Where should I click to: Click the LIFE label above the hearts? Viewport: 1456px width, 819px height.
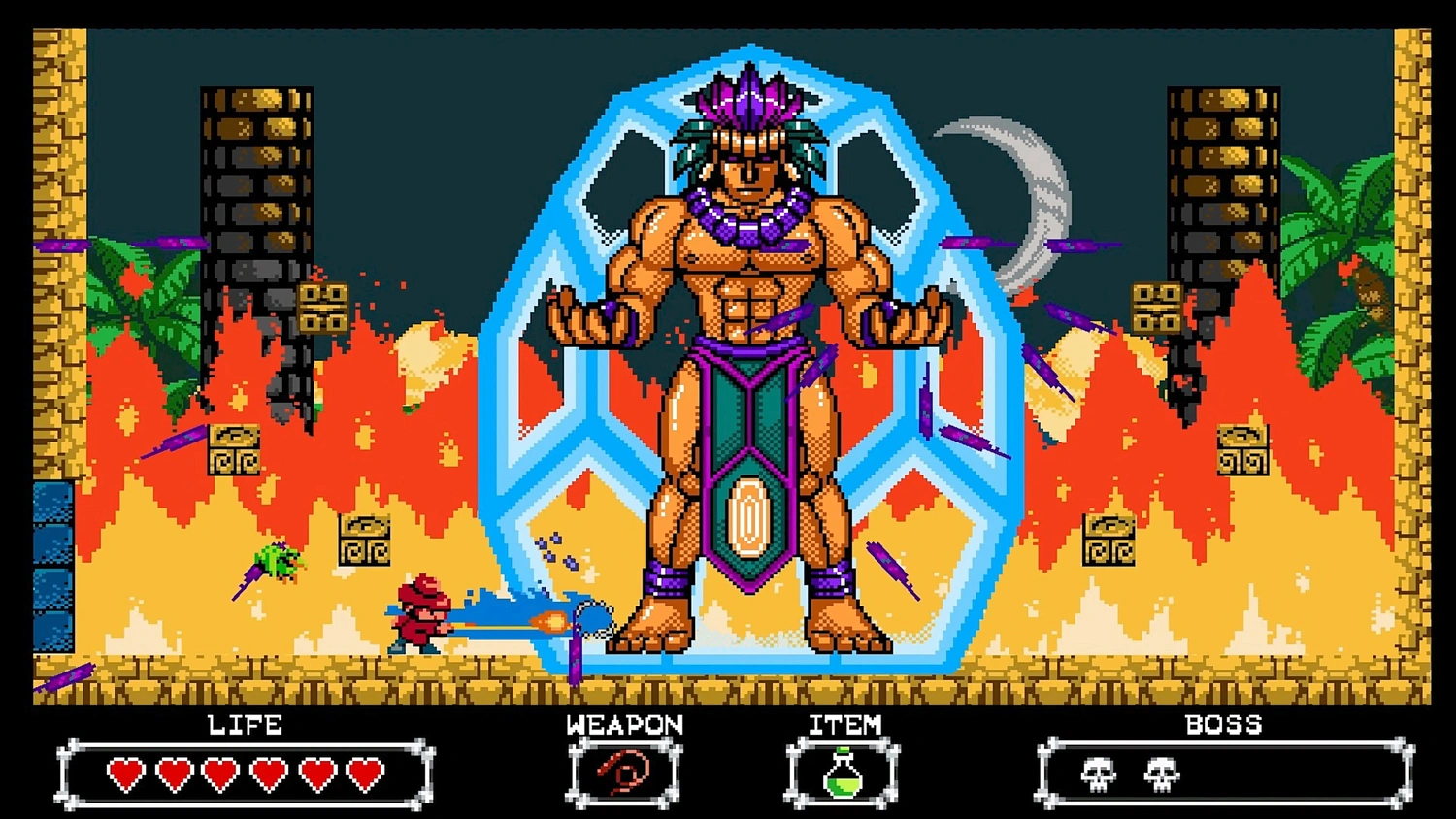pyautogui.click(x=245, y=724)
